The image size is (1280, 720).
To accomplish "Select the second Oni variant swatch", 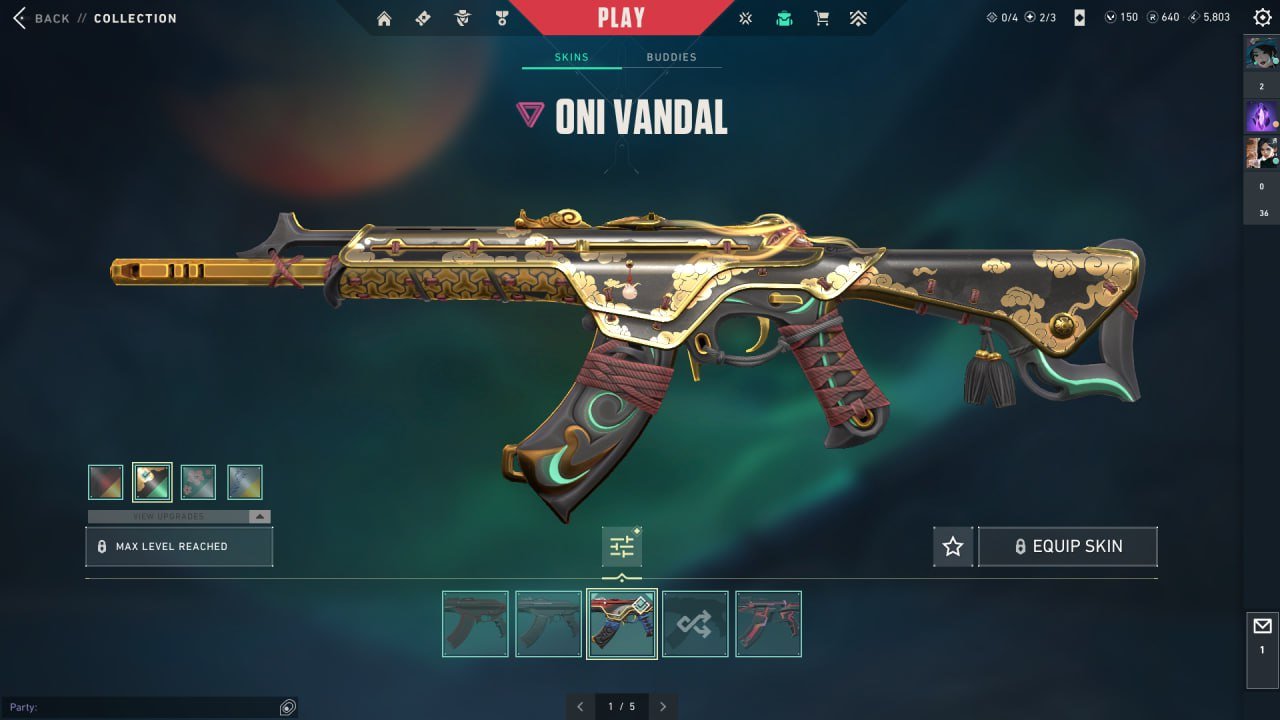I will pos(151,481).
